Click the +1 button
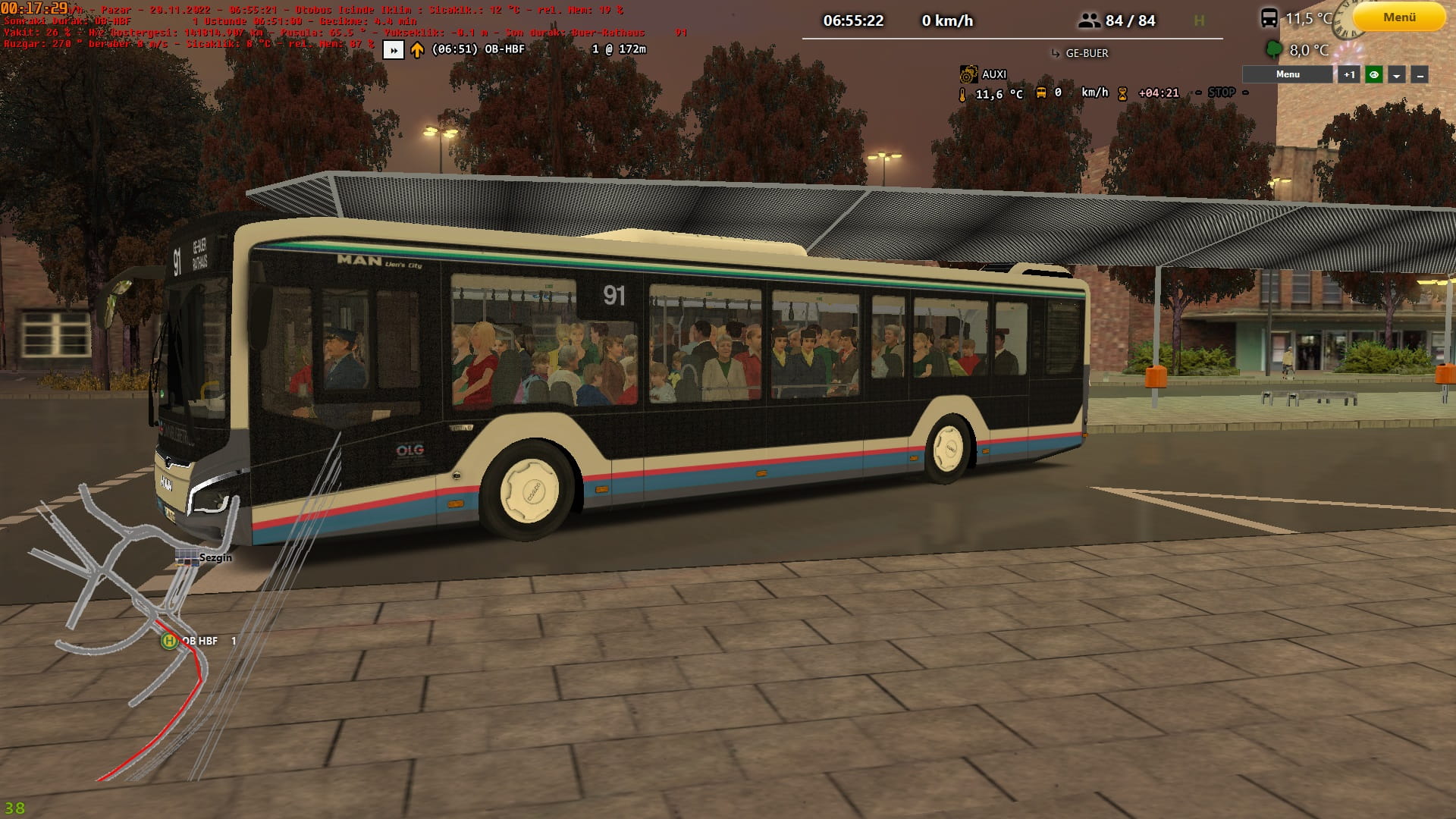Image resolution: width=1456 pixels, height=819 pixels. [x=1349, y=74]
